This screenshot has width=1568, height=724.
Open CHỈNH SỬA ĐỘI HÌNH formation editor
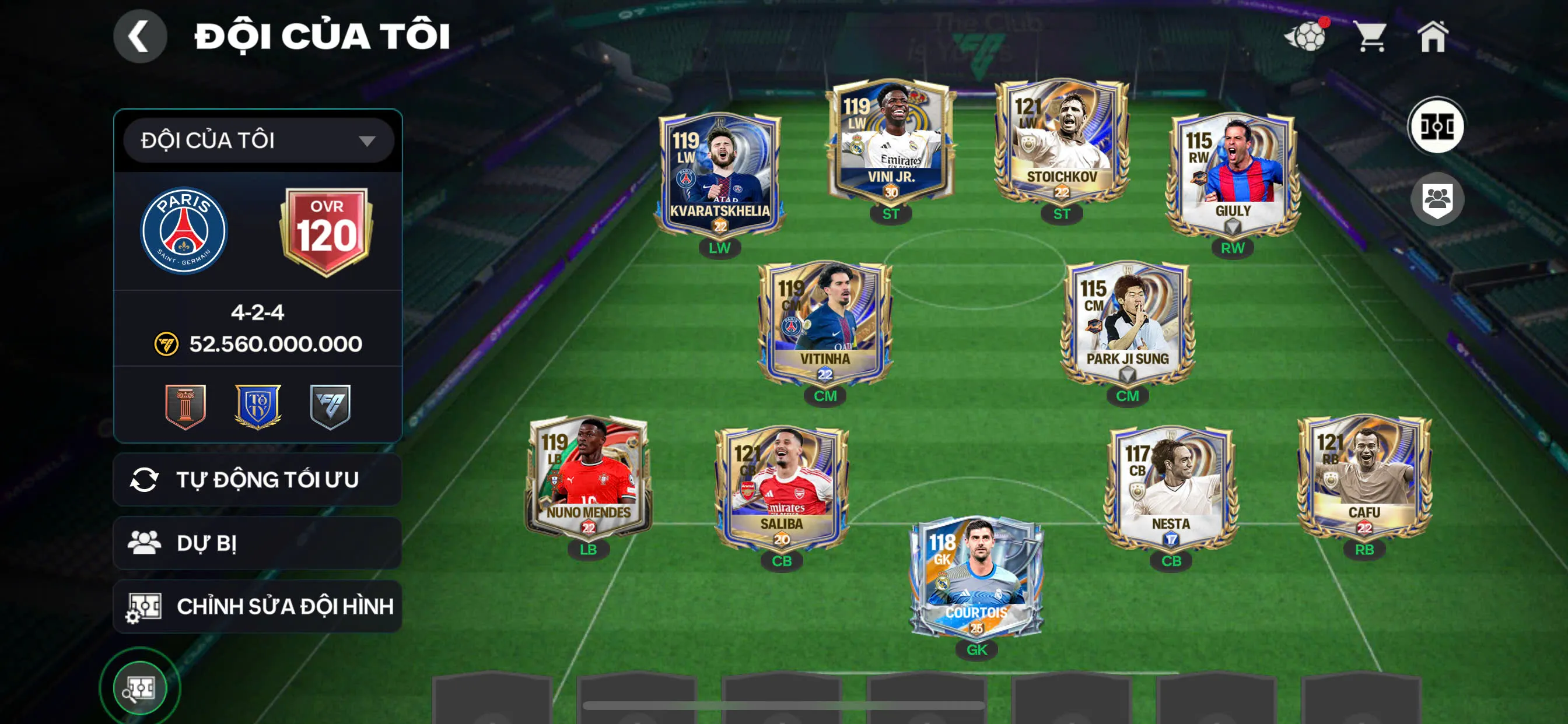[257, 606]
